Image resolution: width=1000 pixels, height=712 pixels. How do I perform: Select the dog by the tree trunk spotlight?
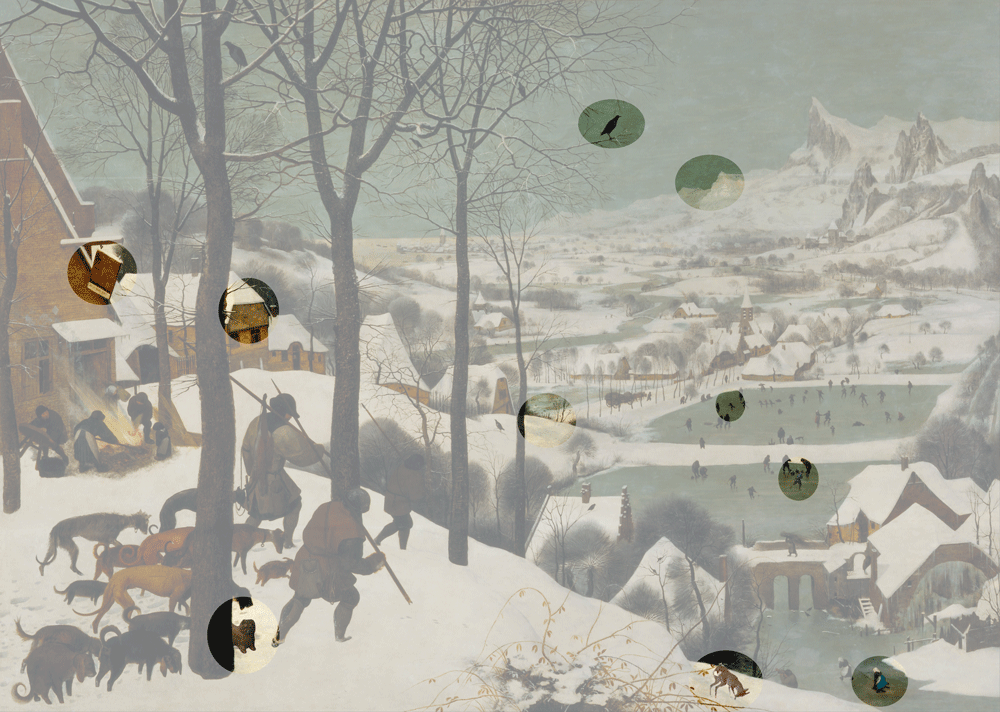[242, 635]
